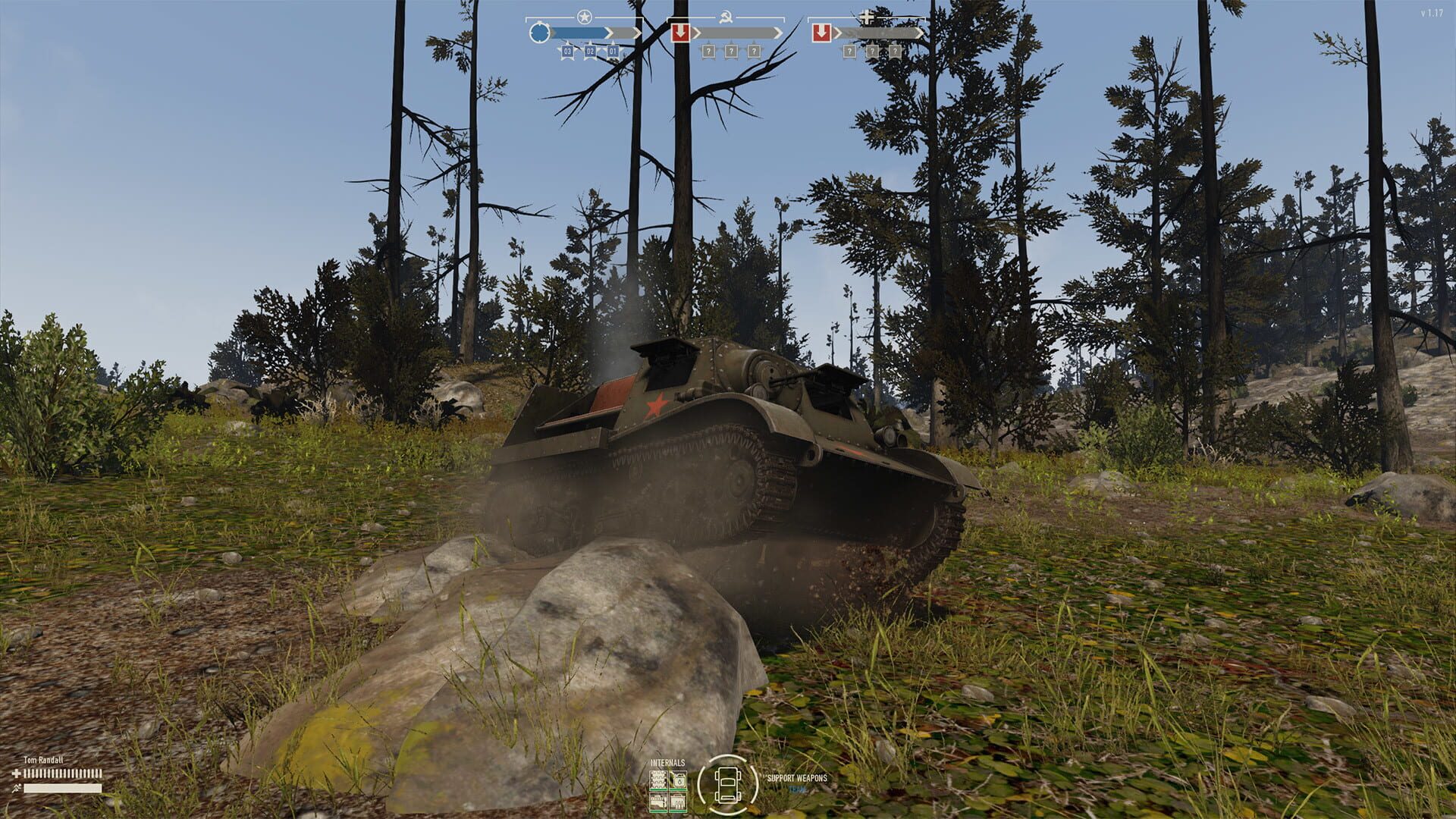Toggle the US capture timer circle

(540, 32)
